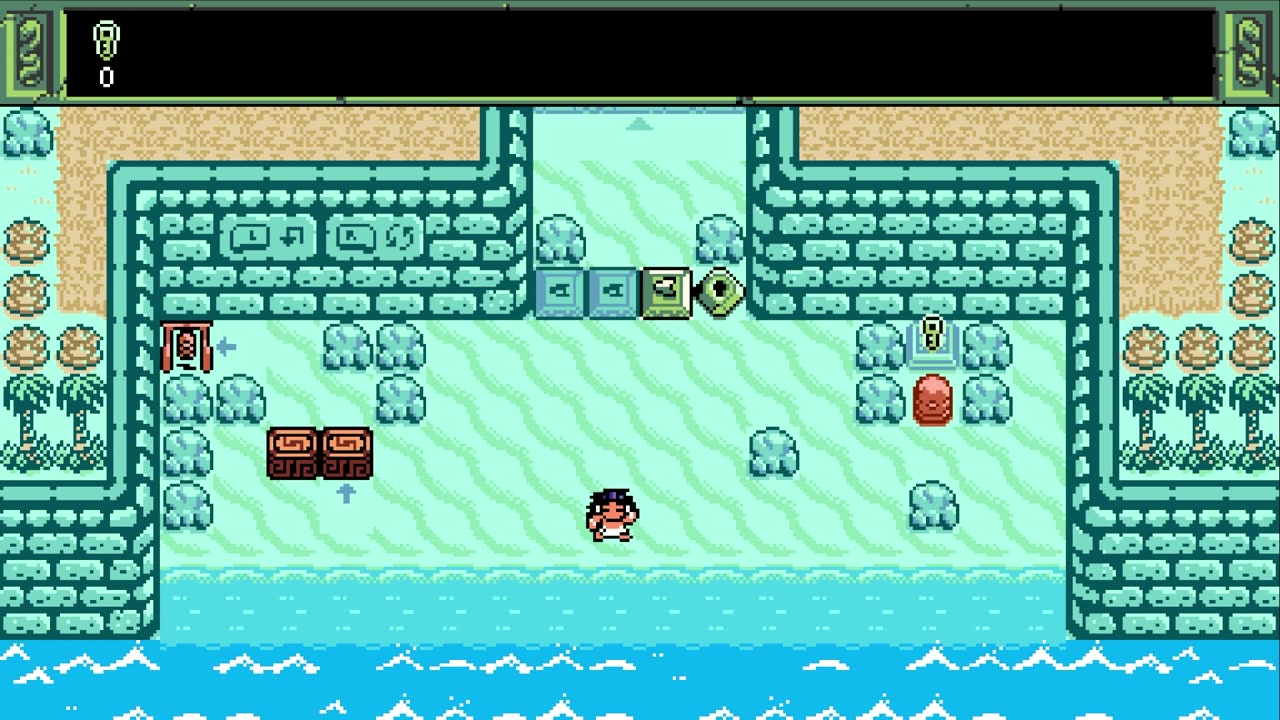
Task: Click the key icon in the top bar
Action: 106,42
